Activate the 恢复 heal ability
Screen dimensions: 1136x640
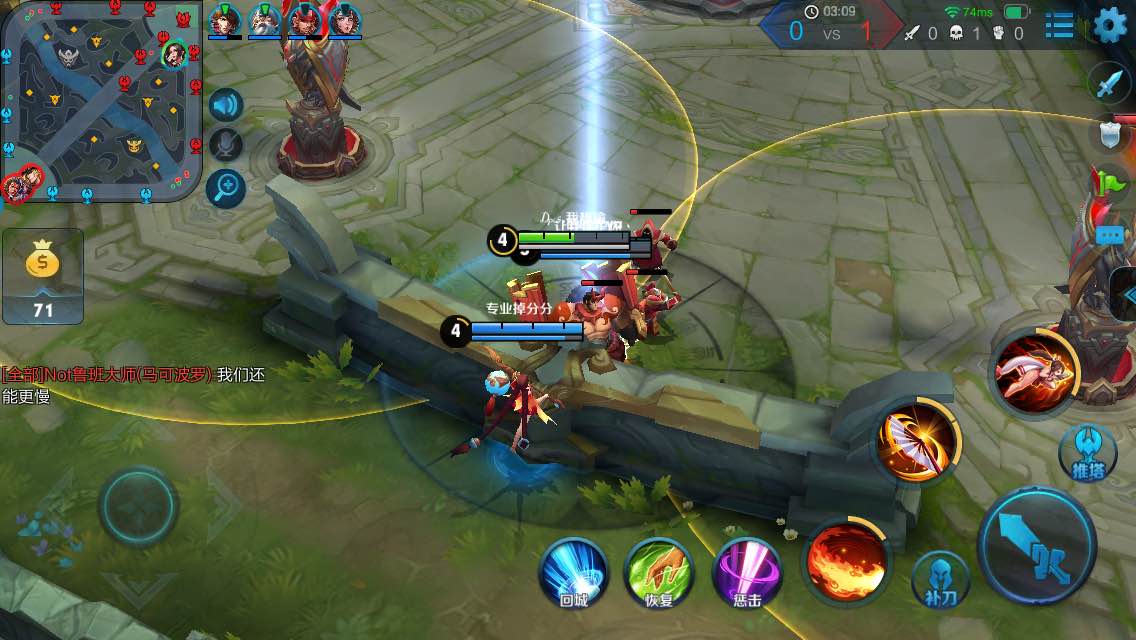659,572
